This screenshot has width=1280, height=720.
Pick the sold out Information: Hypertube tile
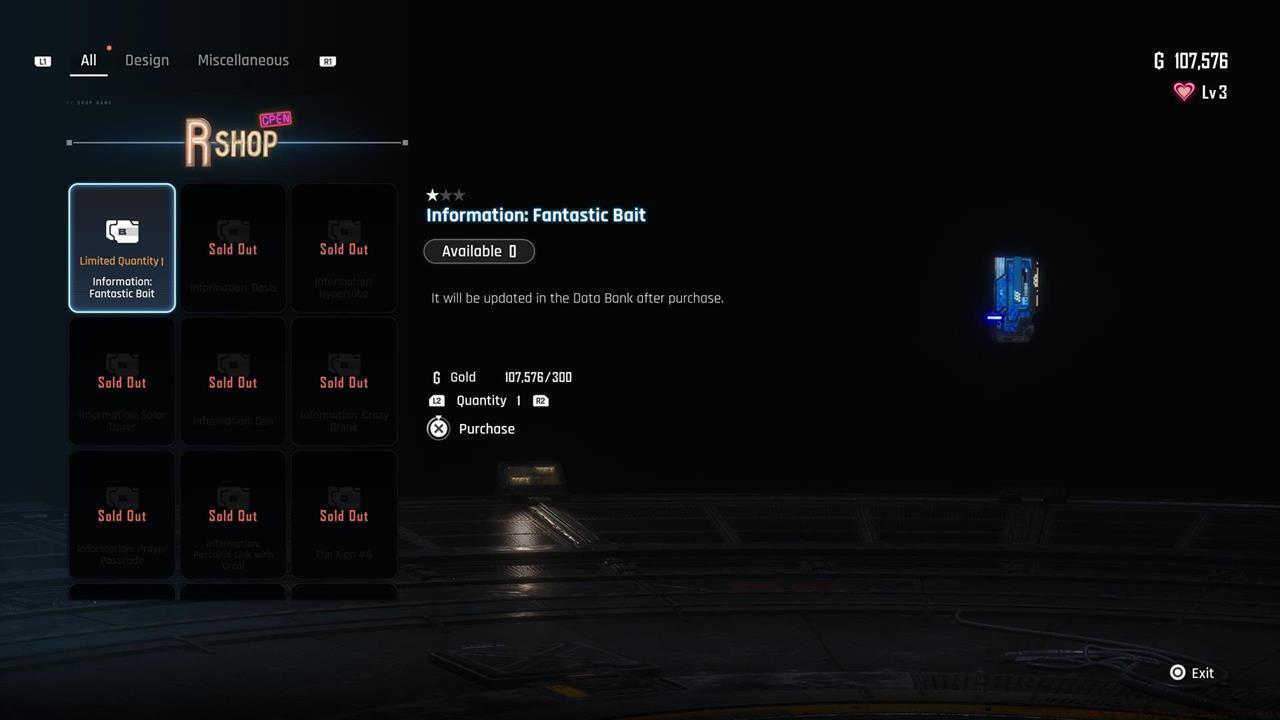(x=344, y=248)
